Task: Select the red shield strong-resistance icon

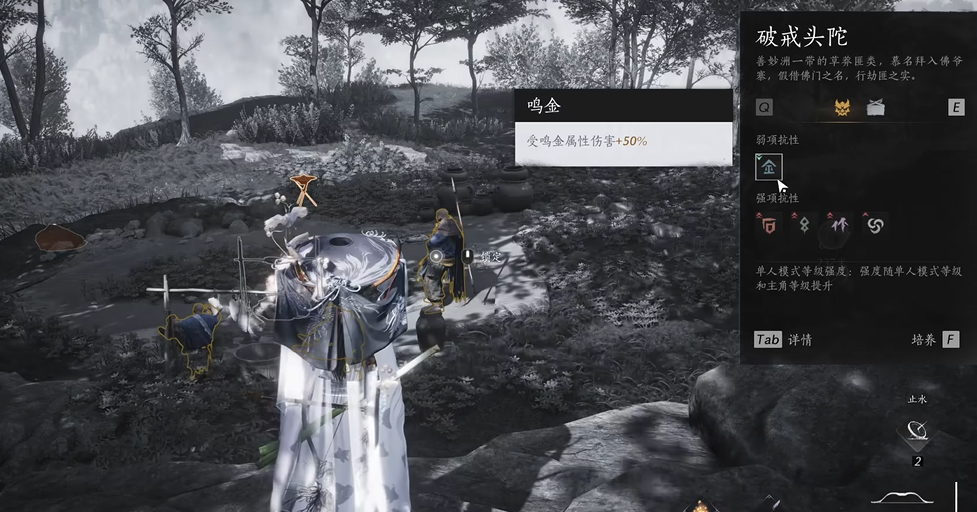Action: click(x=769, y=225)
